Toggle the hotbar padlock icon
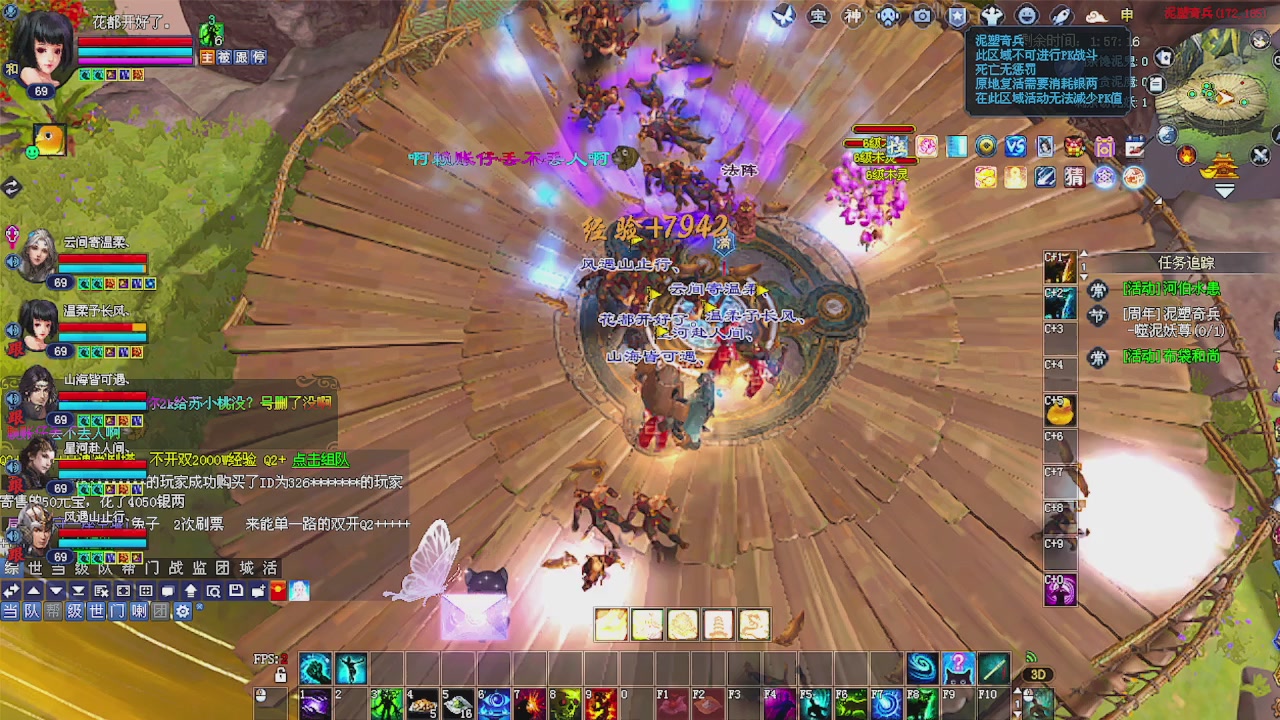The width and height of the screenshot is (1280, 720). 280,676
